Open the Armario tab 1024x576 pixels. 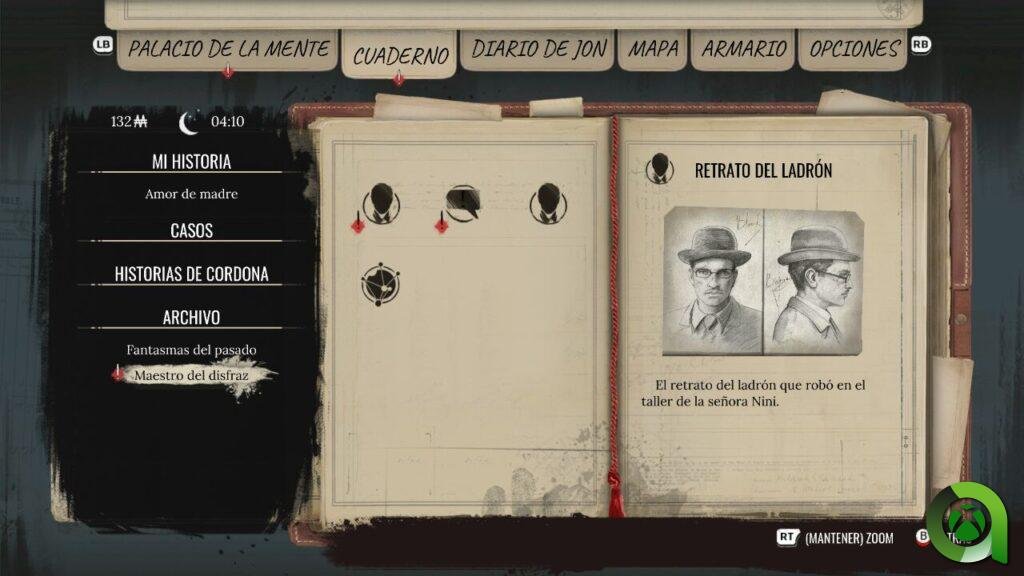[x=743, y=48]
